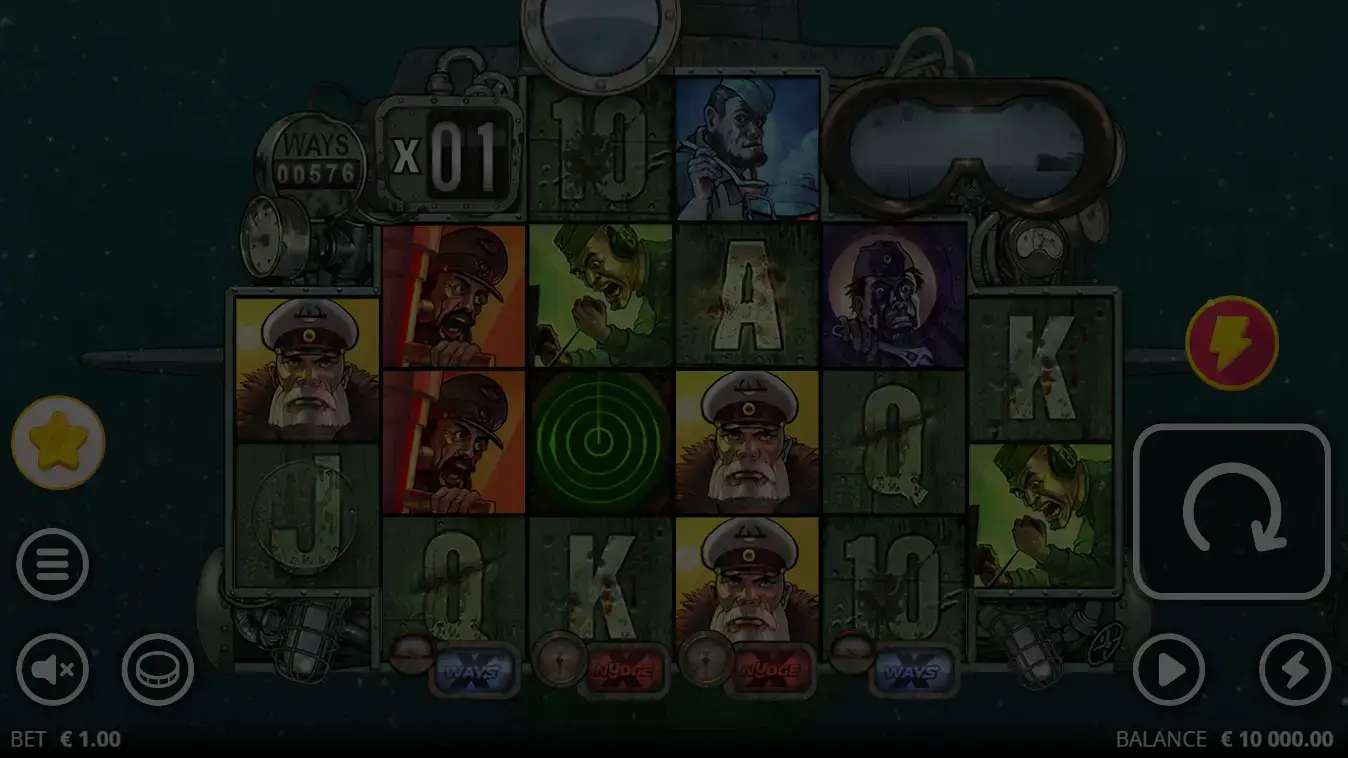This screenshot has width=1348, height=758.
Task: Mute the game sound
Action: coord(53,670)
